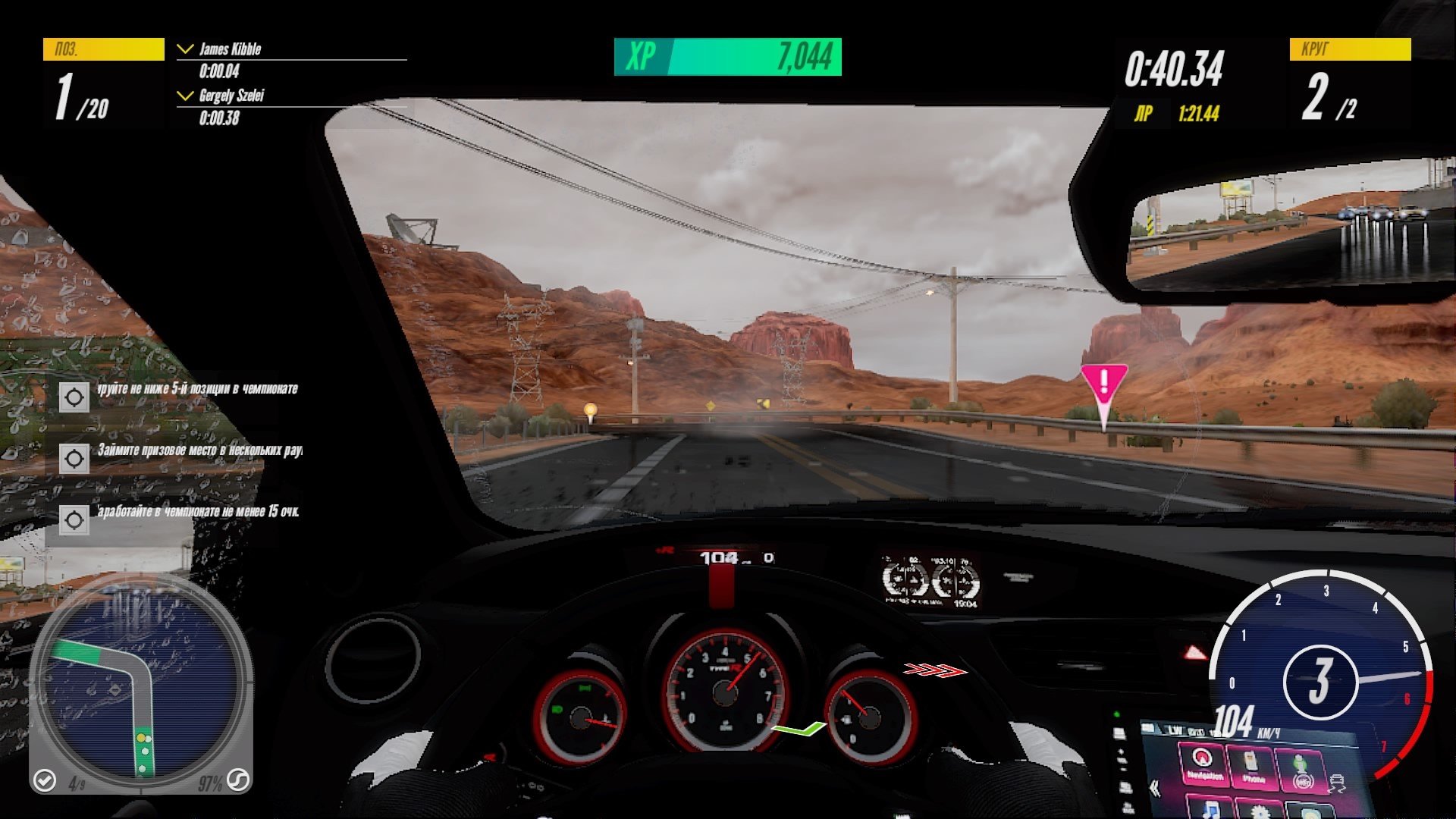This screenshot has height=819, width=1456.
Task: Click the circular minimap showing the route
Action: (140, 686)
